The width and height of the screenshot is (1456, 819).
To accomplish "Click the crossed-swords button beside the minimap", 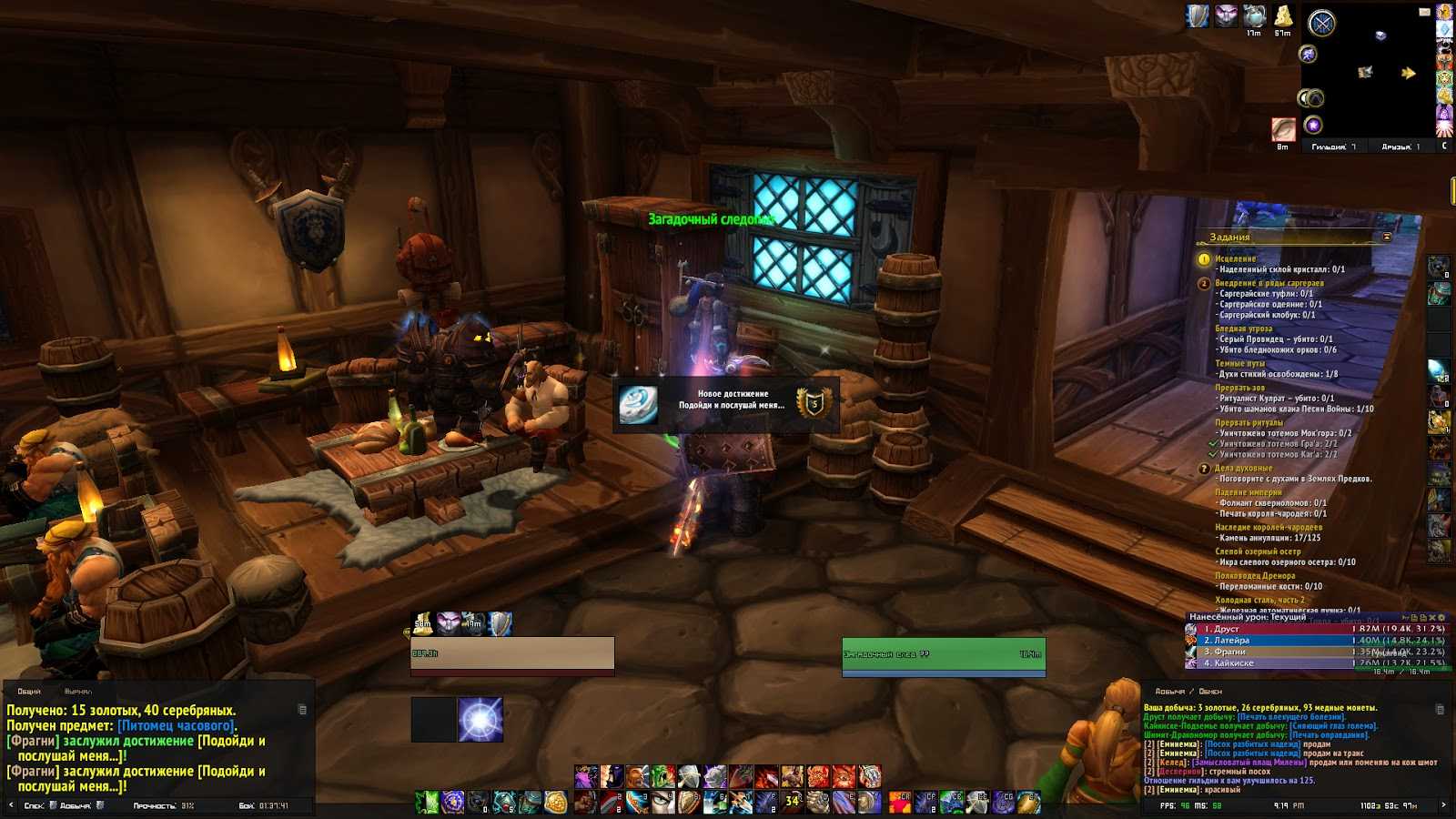I will (1321, 24).
